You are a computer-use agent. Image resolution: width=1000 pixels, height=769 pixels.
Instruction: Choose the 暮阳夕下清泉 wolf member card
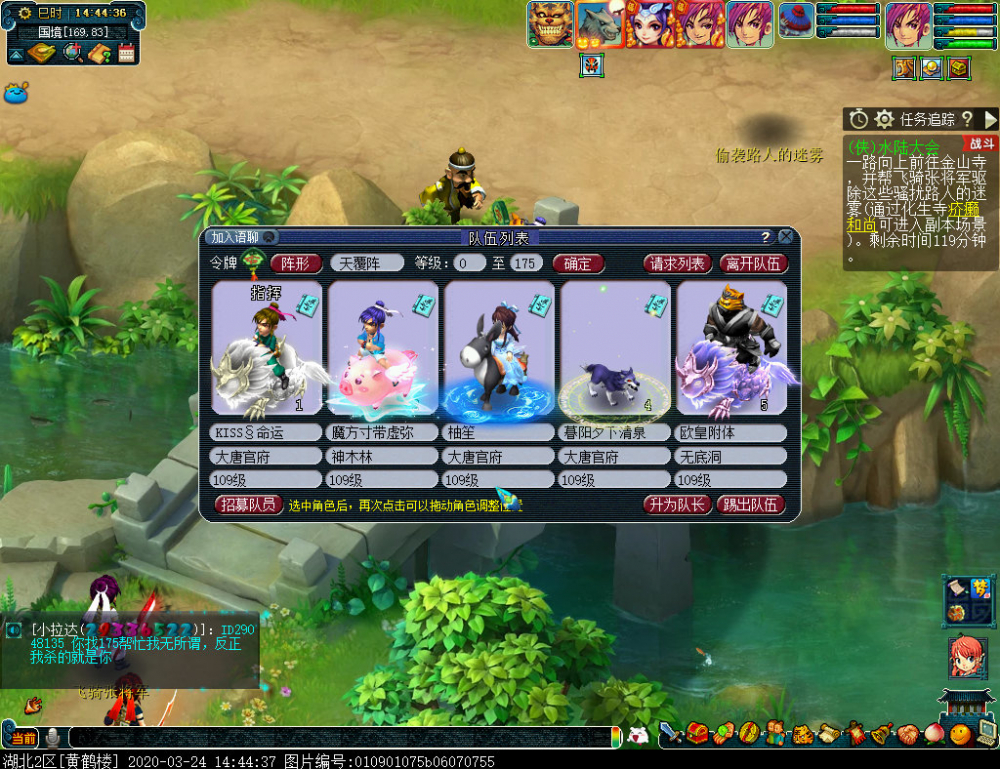click(x=615, y=348)
